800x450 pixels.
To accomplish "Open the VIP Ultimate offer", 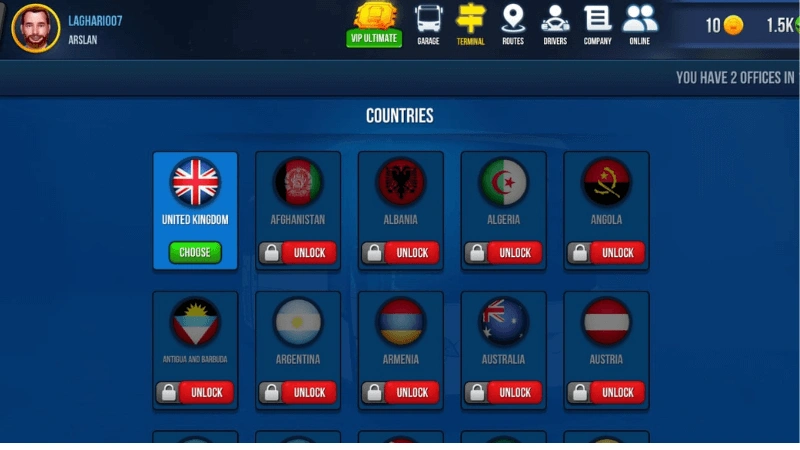I will (375, 24).
